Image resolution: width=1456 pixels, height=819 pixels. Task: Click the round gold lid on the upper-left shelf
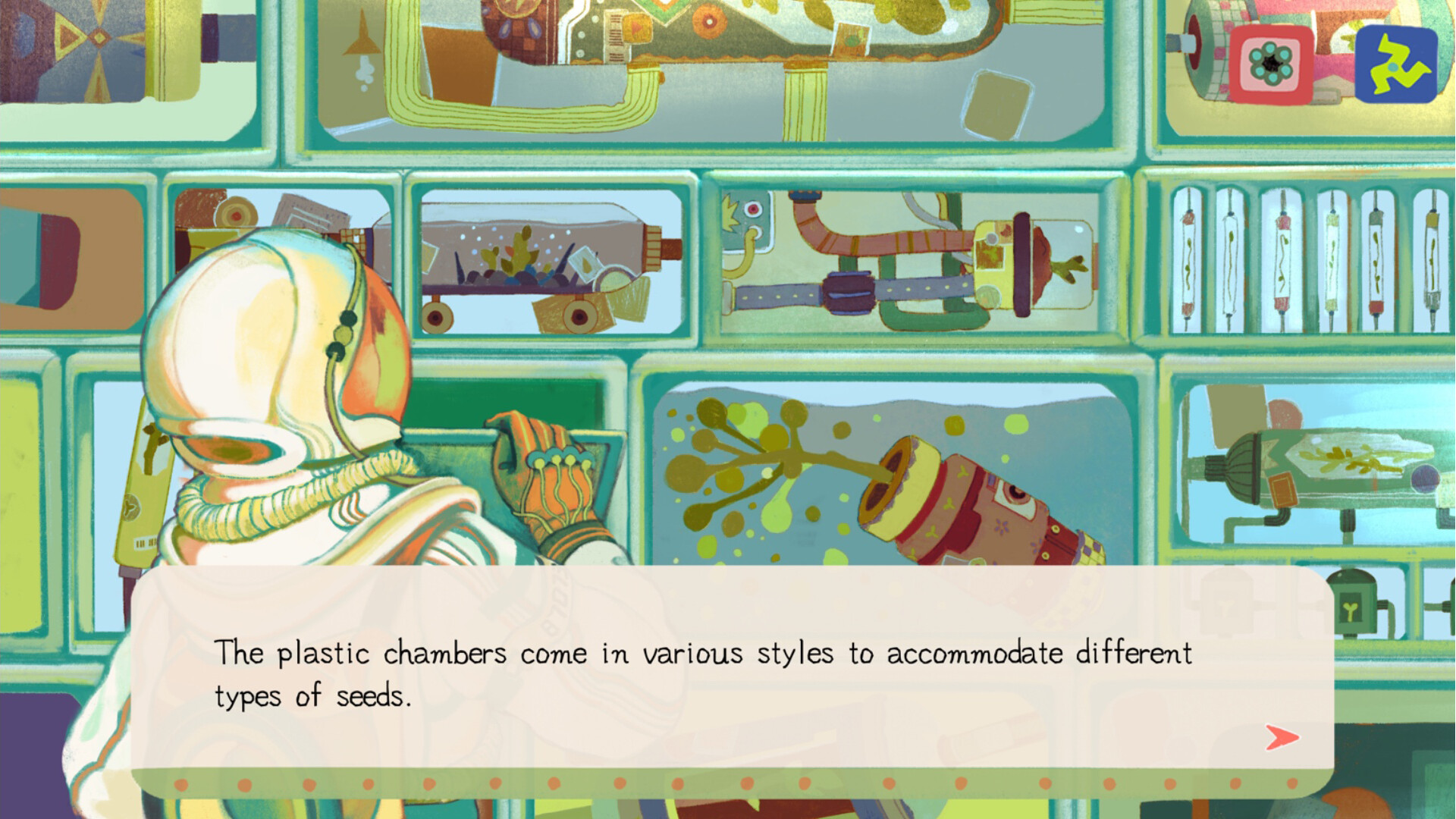[237, 212]
